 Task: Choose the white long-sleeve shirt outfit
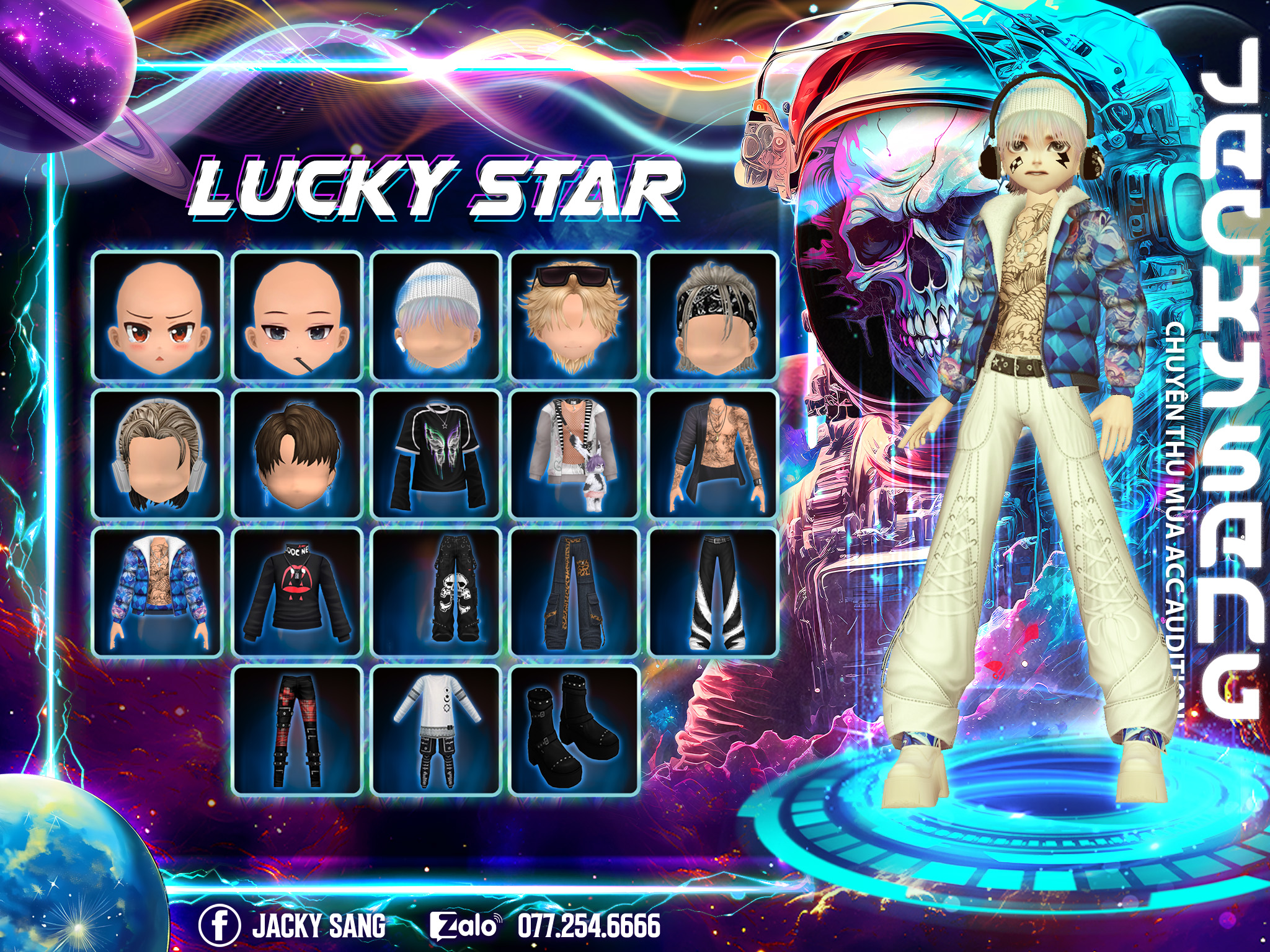(436, 731)
